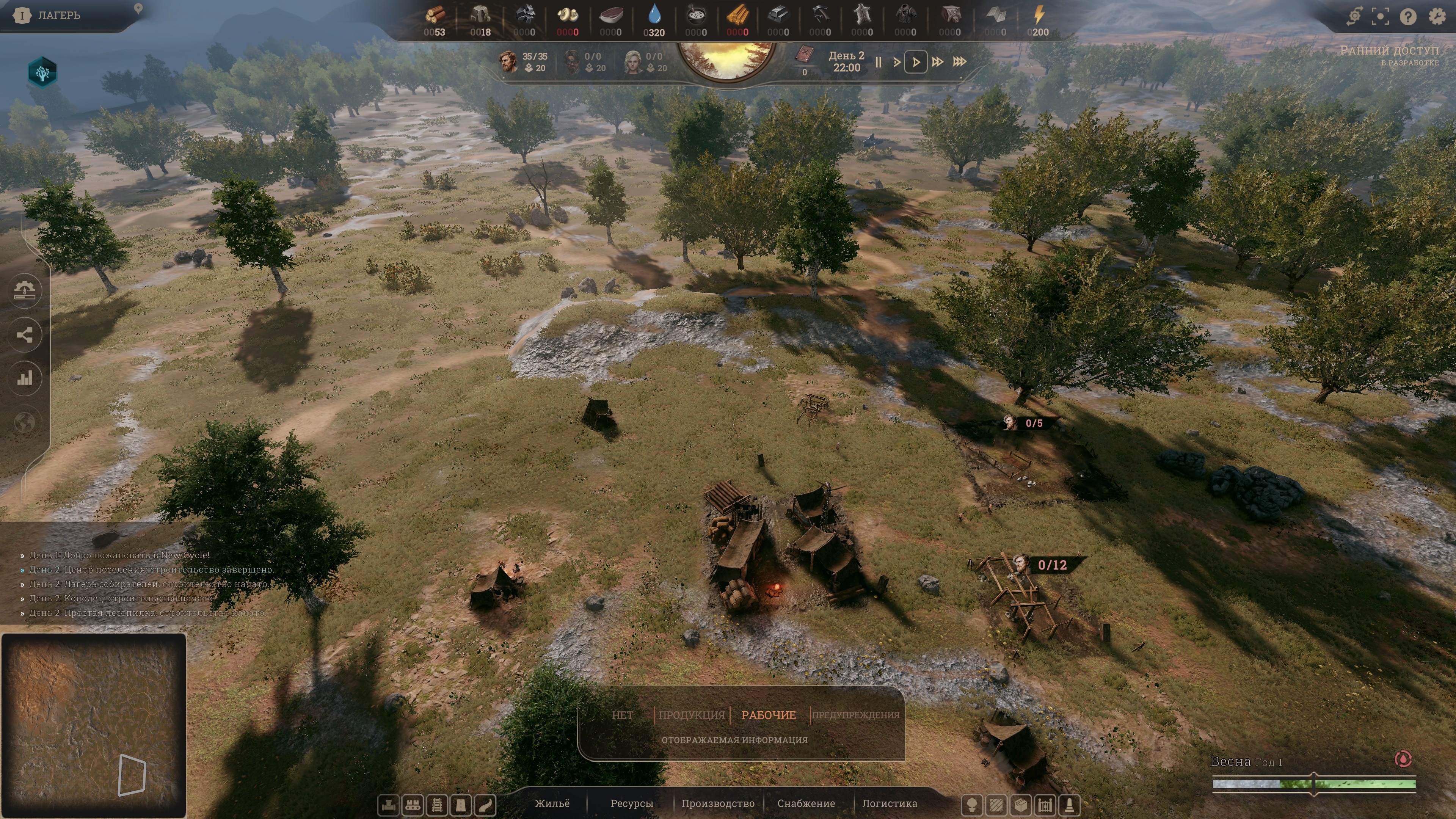Set game speed to triple fast-forward
1456x819 pixels.
click(x=960, y=62)
